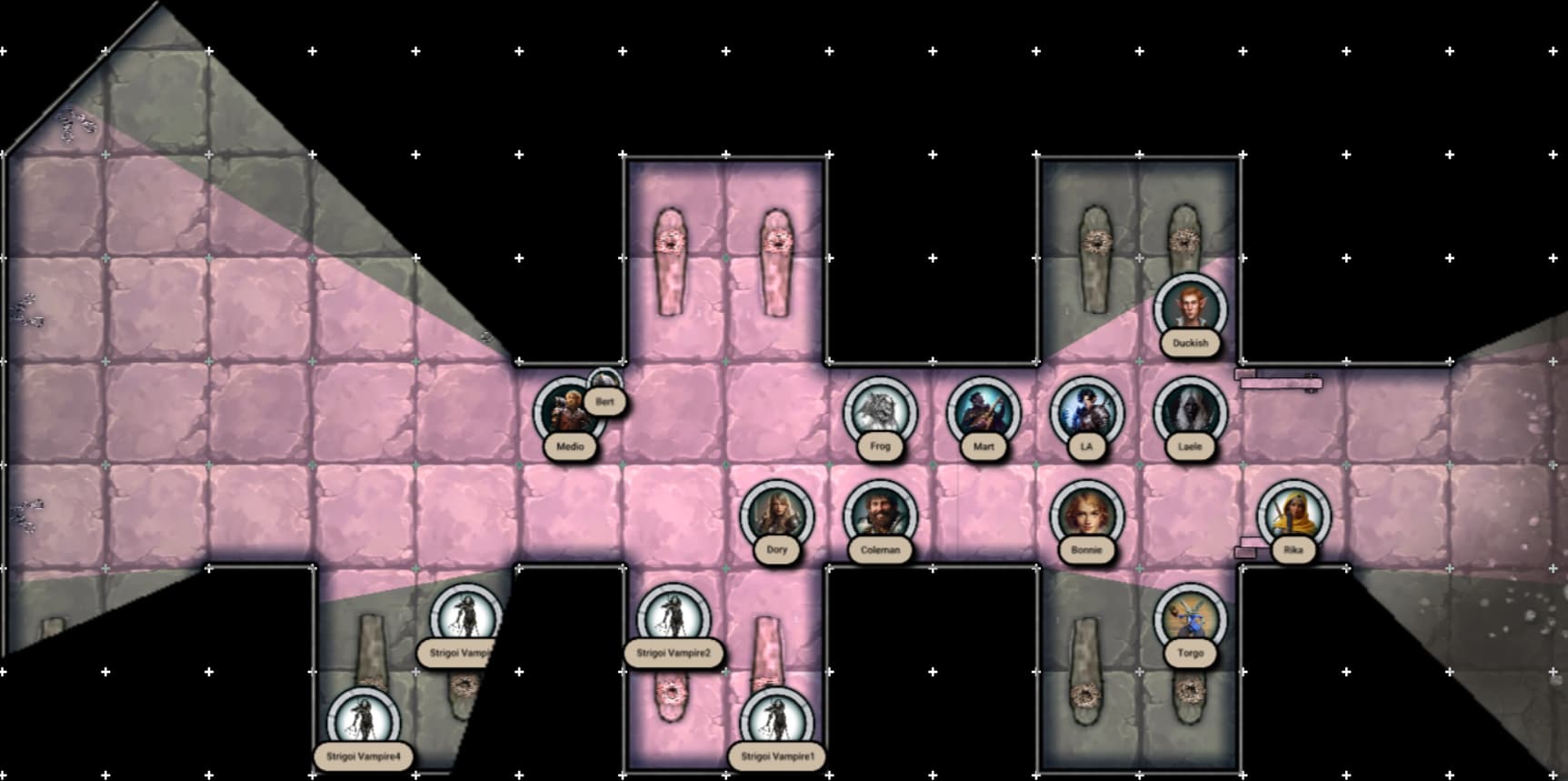Target the Strigoi Vampire1 token
This screenshot has height=781, width=1568.
[776, 722]
